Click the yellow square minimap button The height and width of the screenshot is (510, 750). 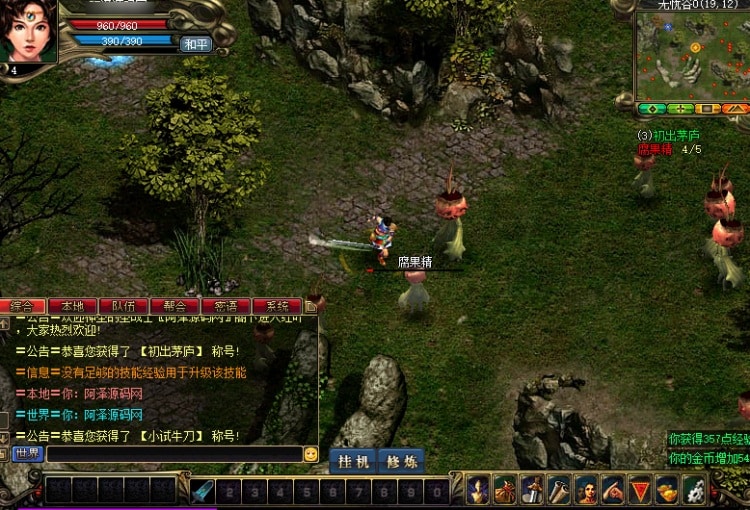tap(707, 108)
